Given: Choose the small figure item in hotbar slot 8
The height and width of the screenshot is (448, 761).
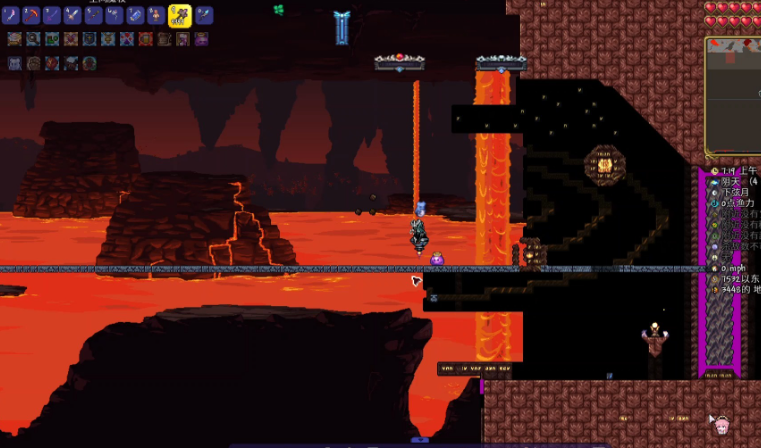Looking at the screenshot, I should coord(155,15).
